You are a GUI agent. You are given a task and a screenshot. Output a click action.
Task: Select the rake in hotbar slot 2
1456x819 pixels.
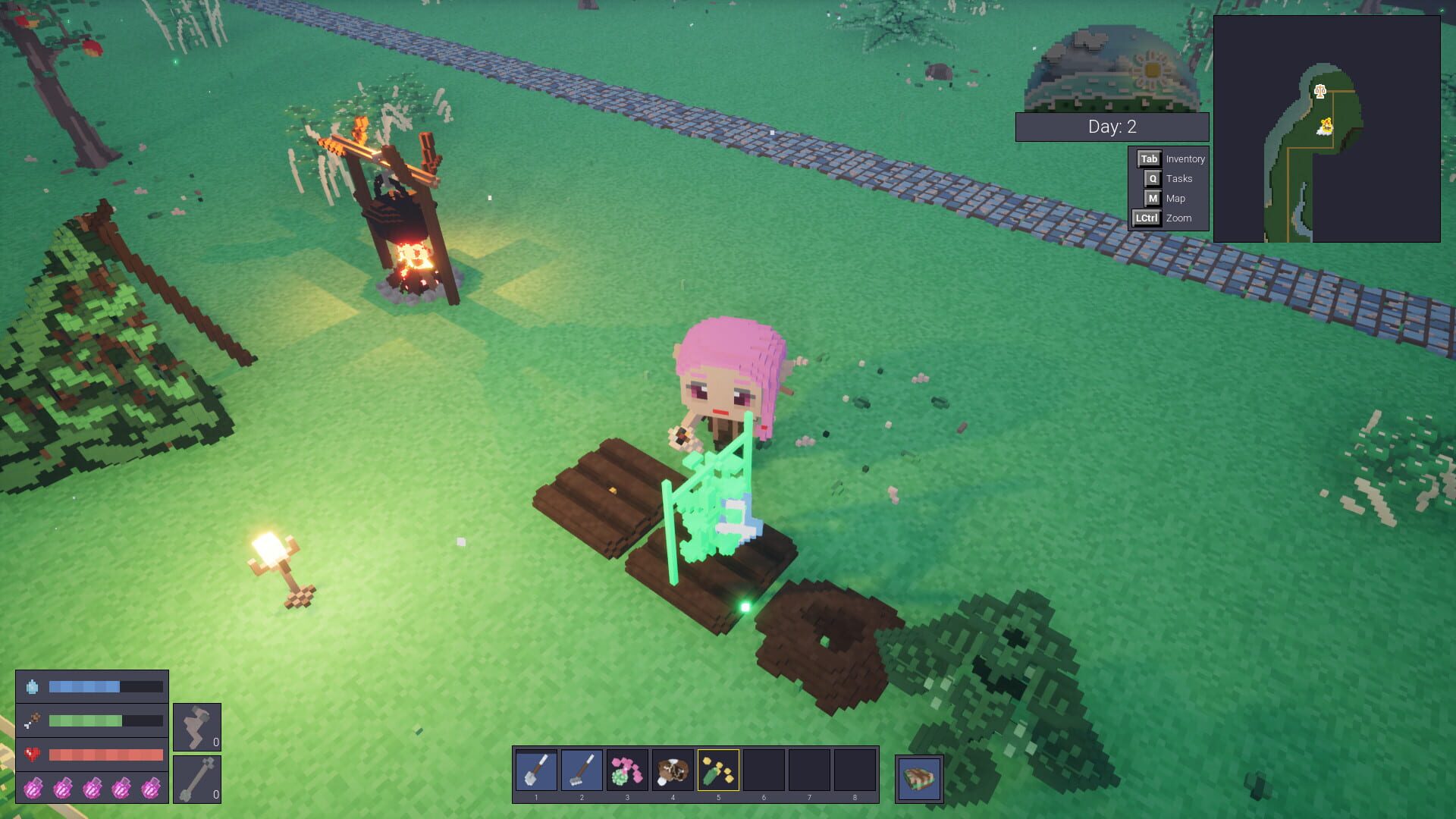(x=582, y=770)
